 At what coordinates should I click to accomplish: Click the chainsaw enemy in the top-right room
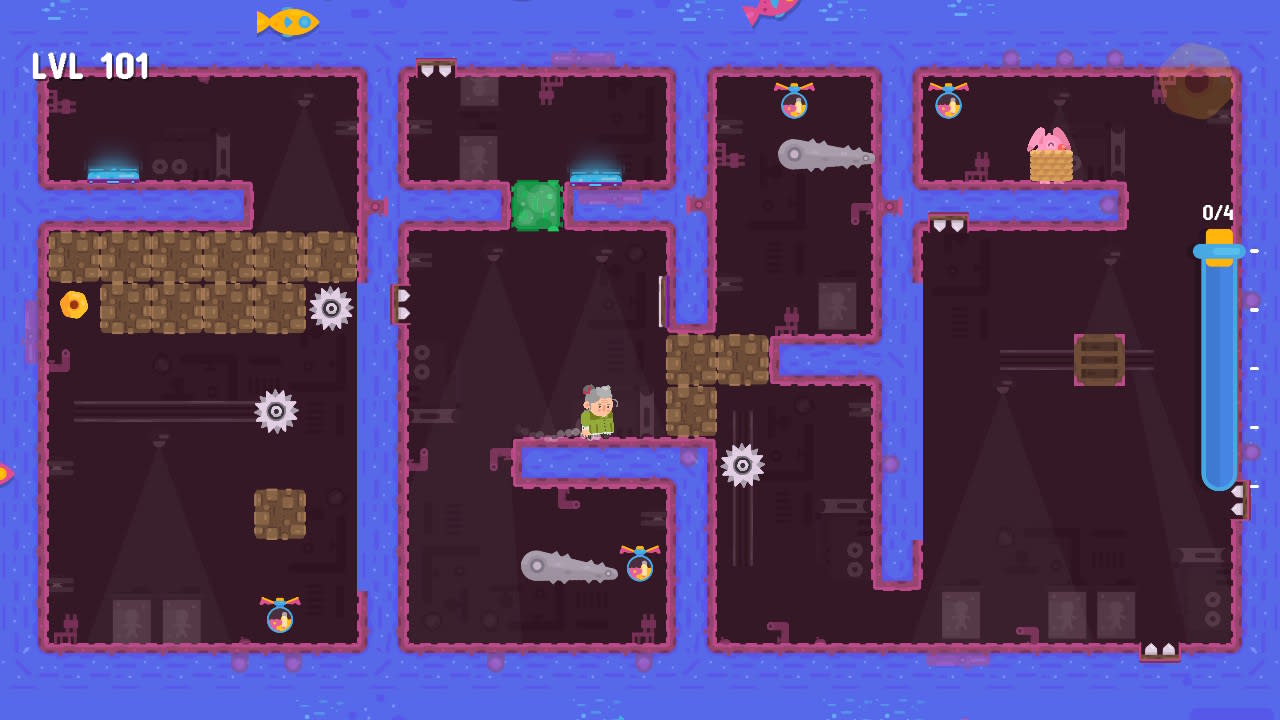pos(825,156)
